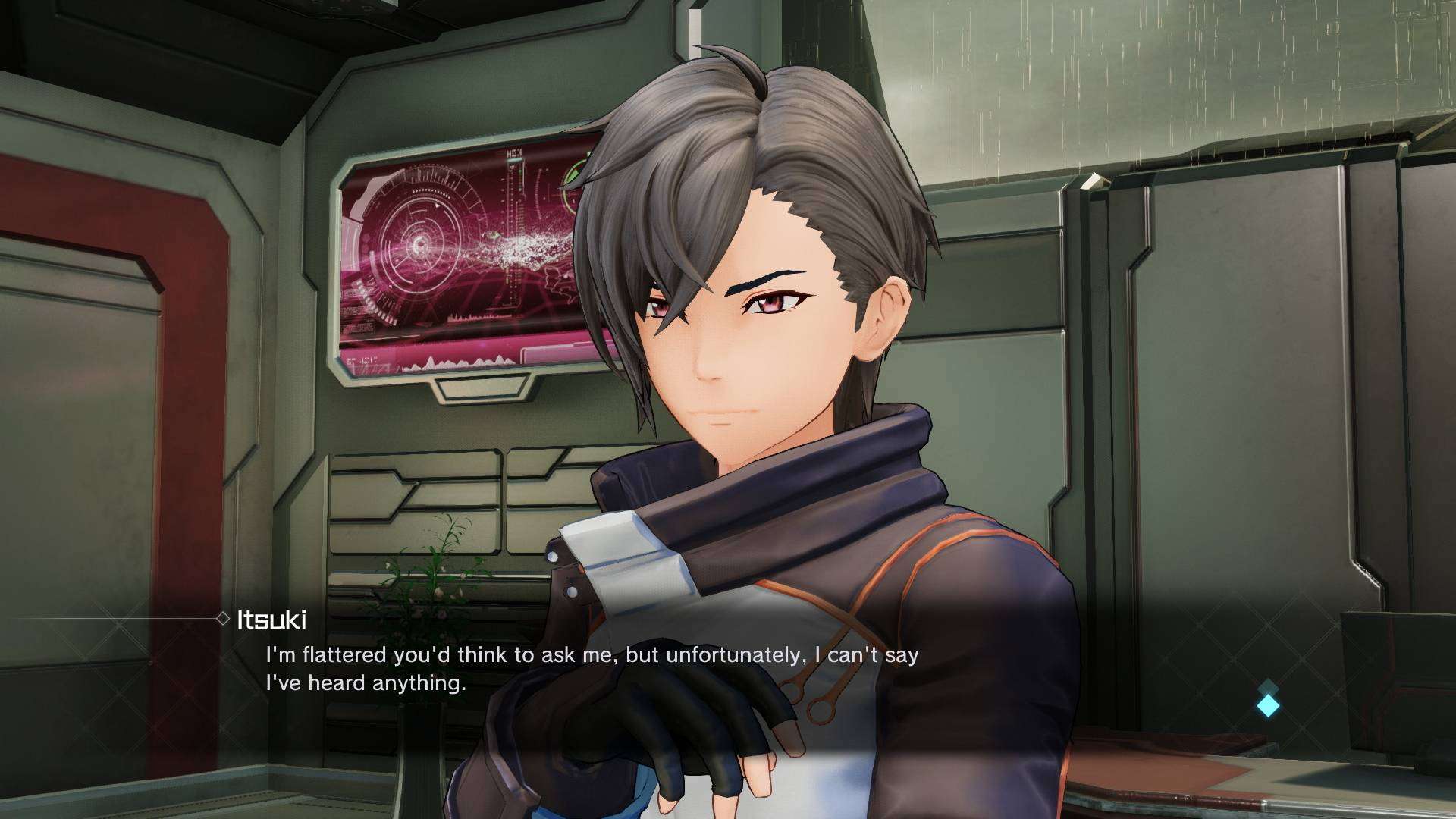This screenshot has height=819, width=1456.
Task: Advance dialogue with the cyan diamond indicator
Action: [1268, 705]
